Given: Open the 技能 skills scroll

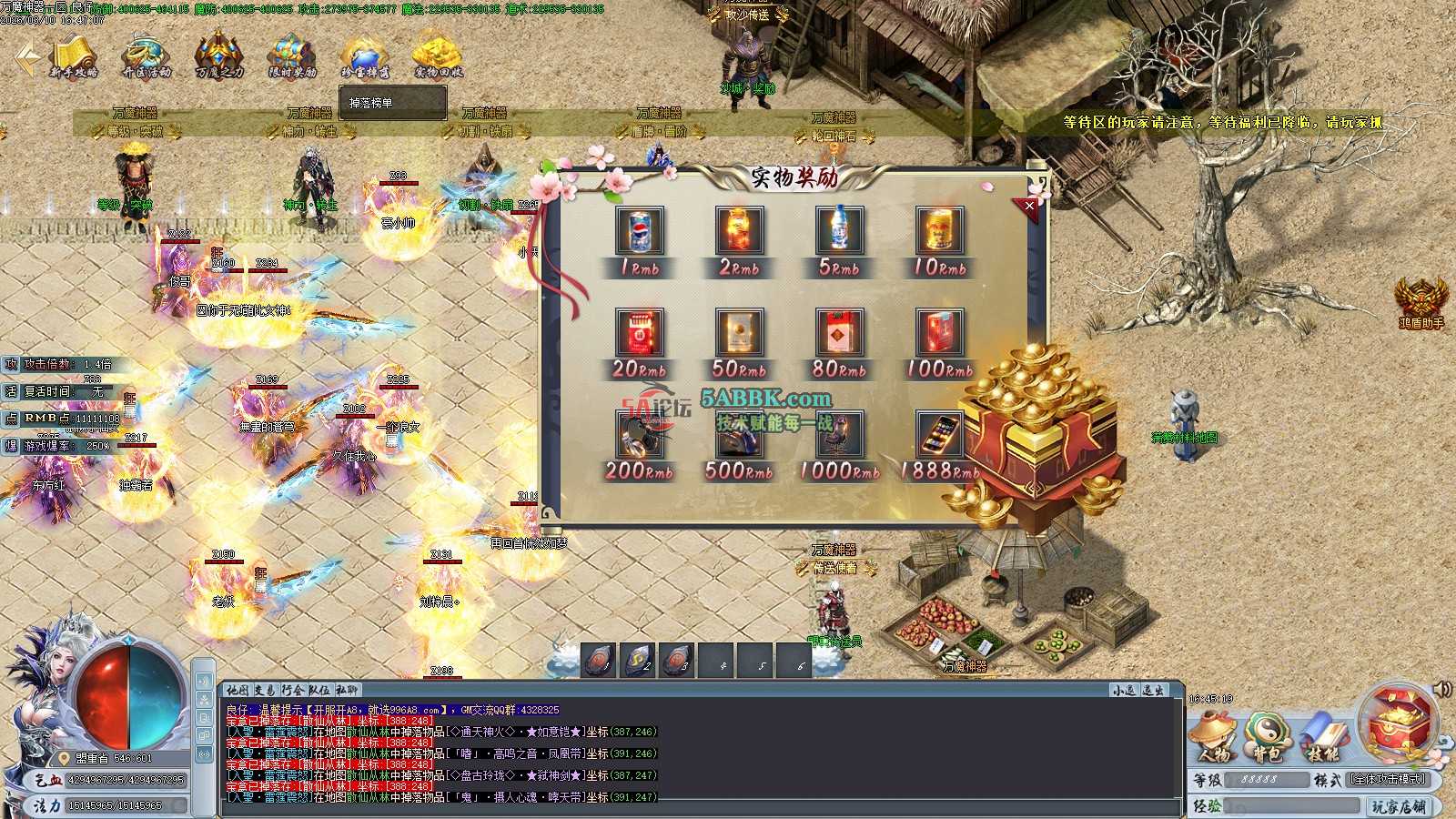Looking at the screenshot, I should 1322,738.
